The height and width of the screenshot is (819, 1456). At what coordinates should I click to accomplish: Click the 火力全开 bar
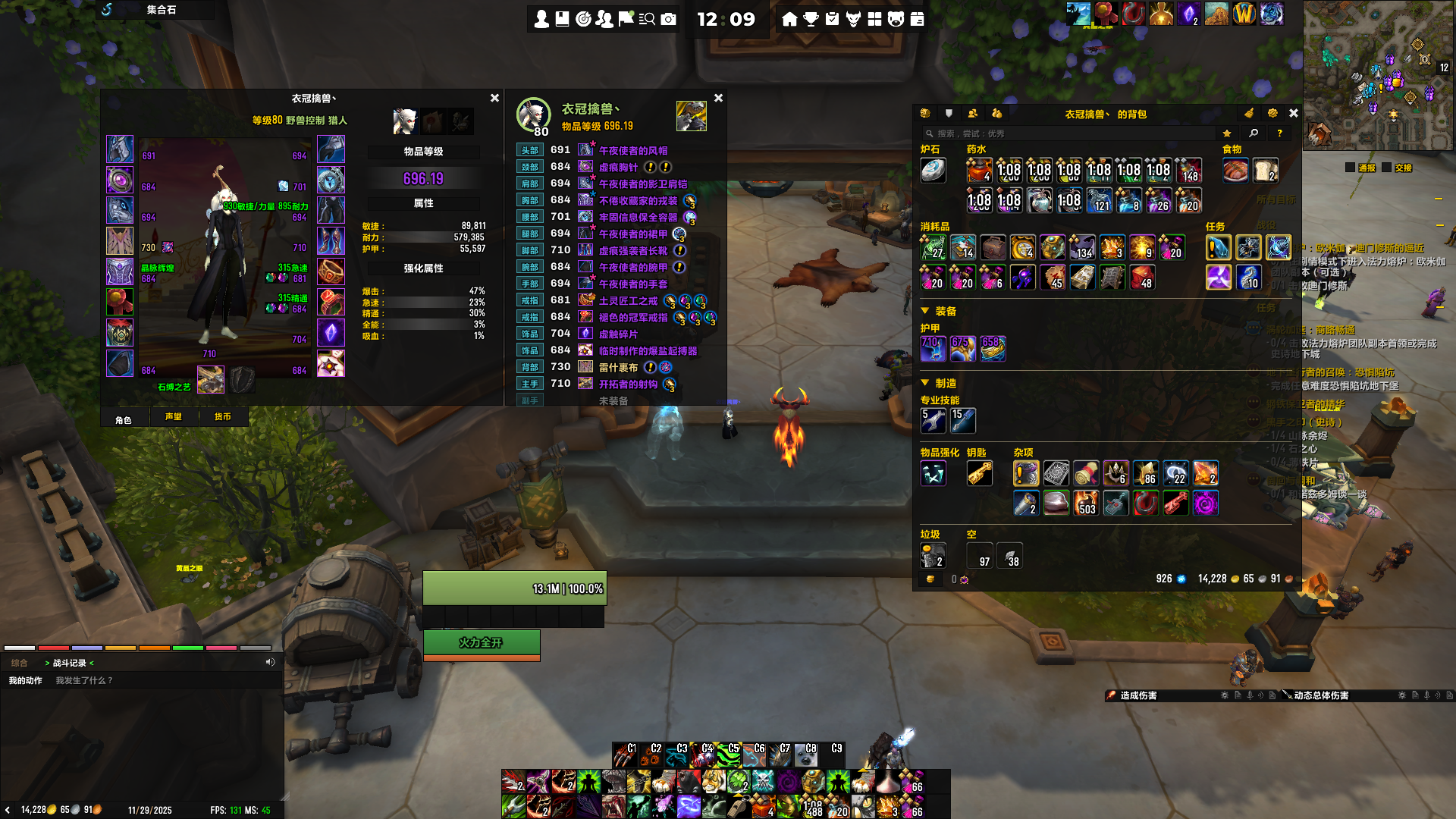click(481, 642)
